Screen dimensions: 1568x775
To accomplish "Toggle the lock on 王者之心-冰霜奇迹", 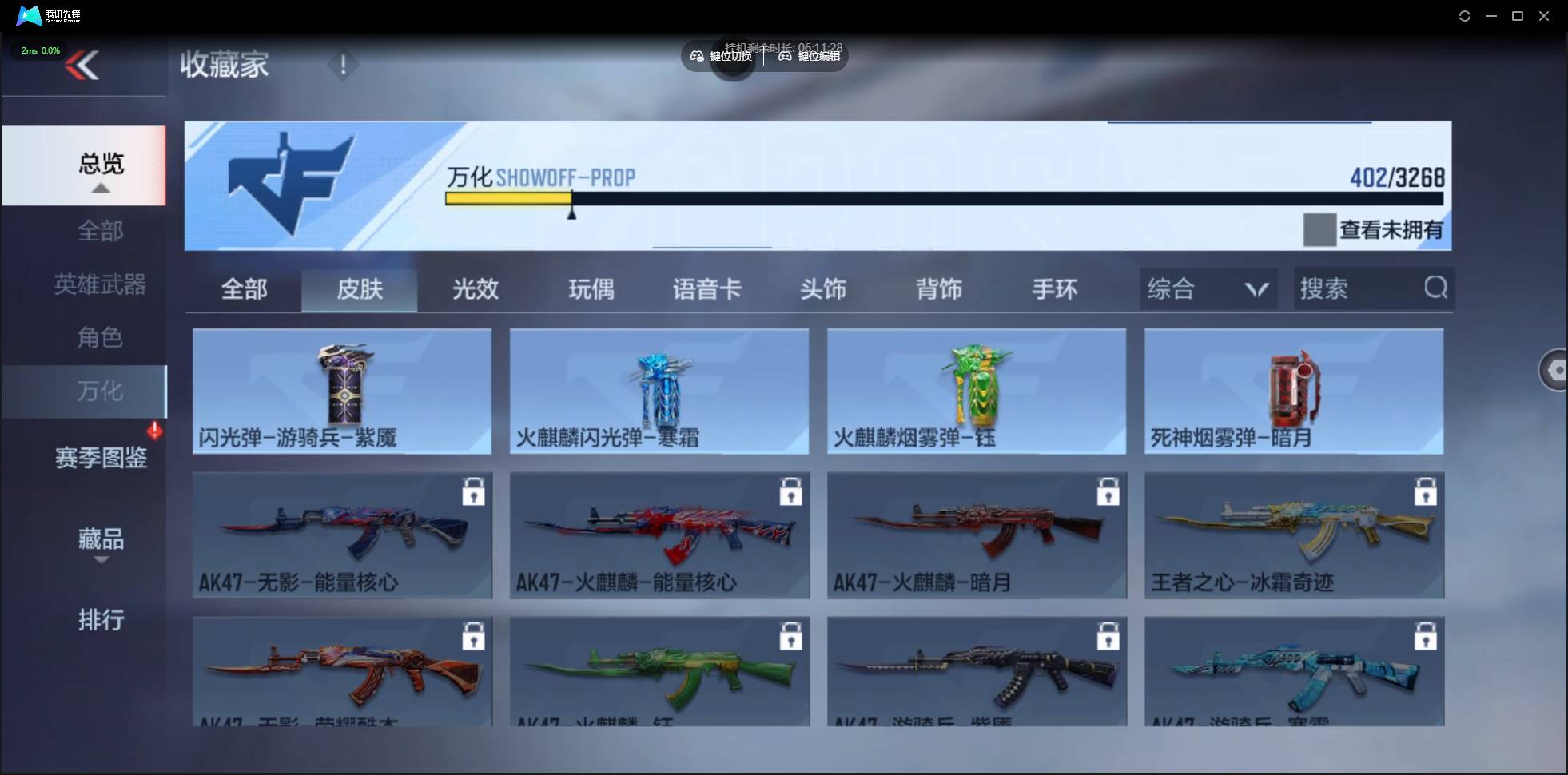I will (x=1427, y=491).
